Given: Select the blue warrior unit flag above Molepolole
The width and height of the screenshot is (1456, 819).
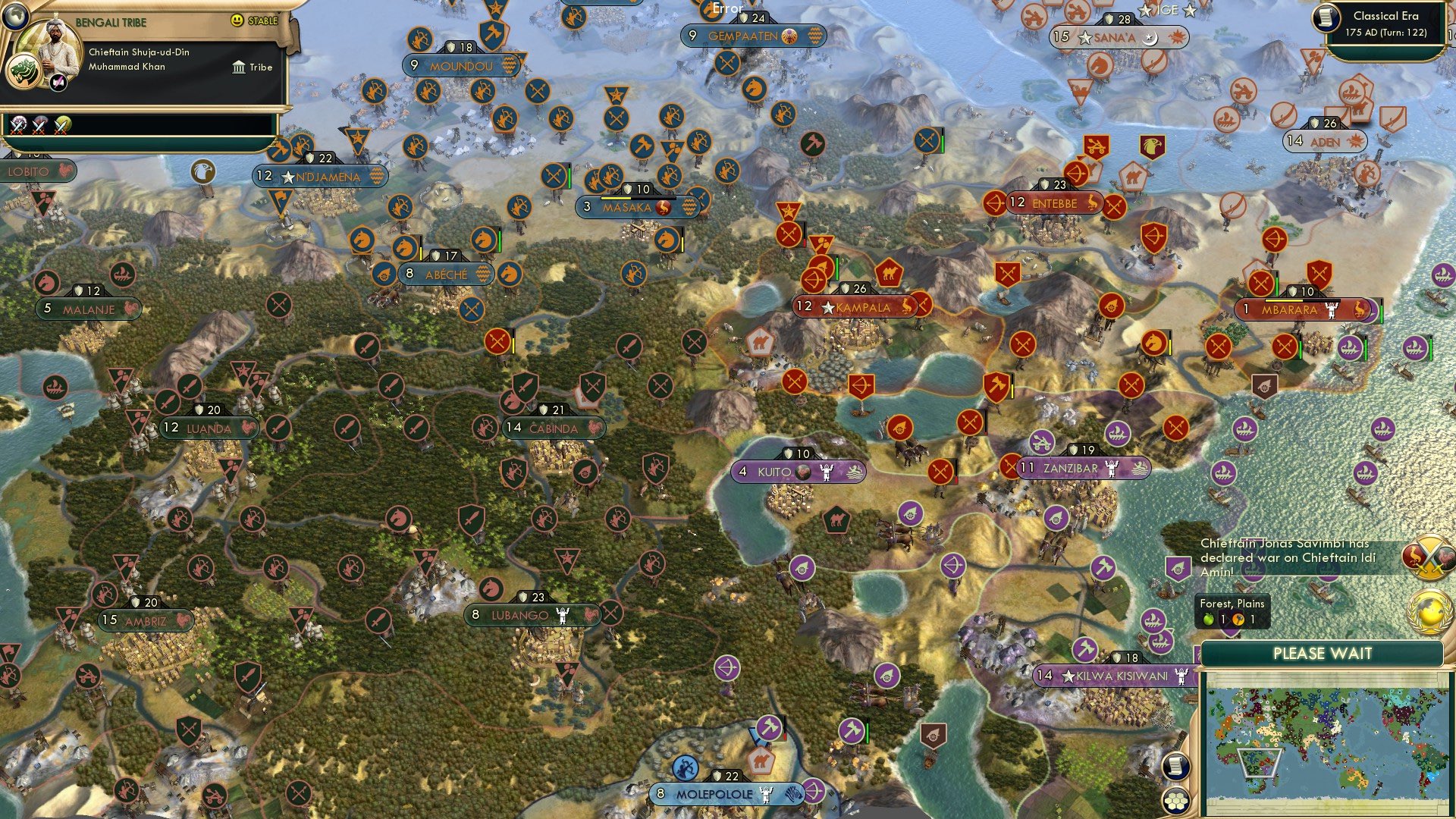Looking at the screenshot, I should (686, 767).
